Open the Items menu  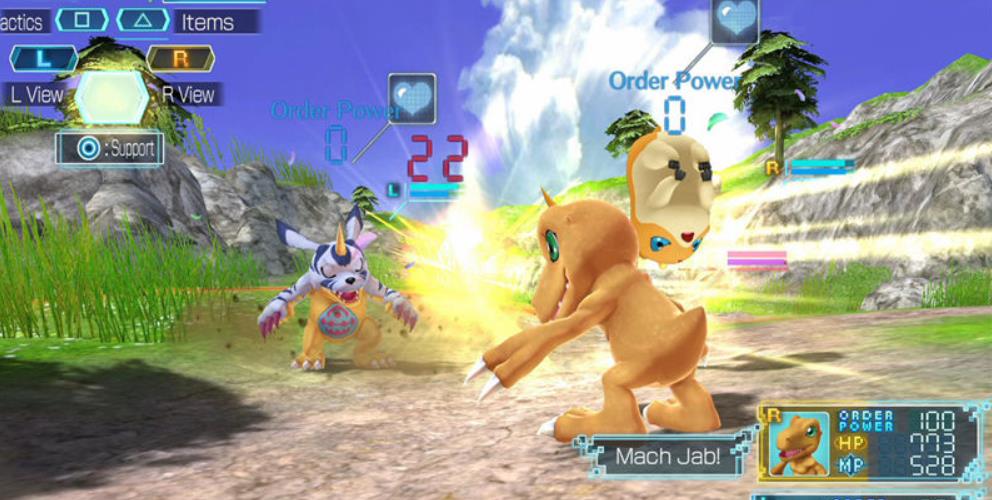[x=215, y=20]
